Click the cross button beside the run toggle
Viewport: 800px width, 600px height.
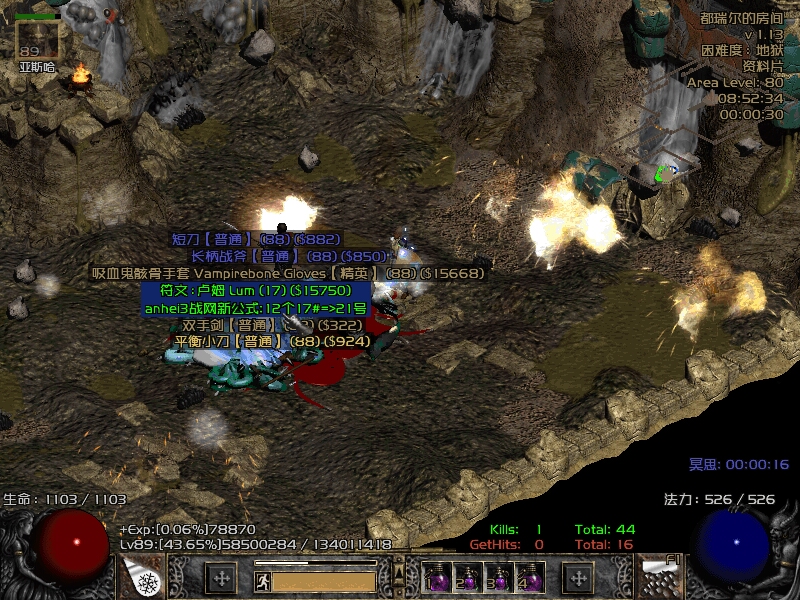(220, 578)
